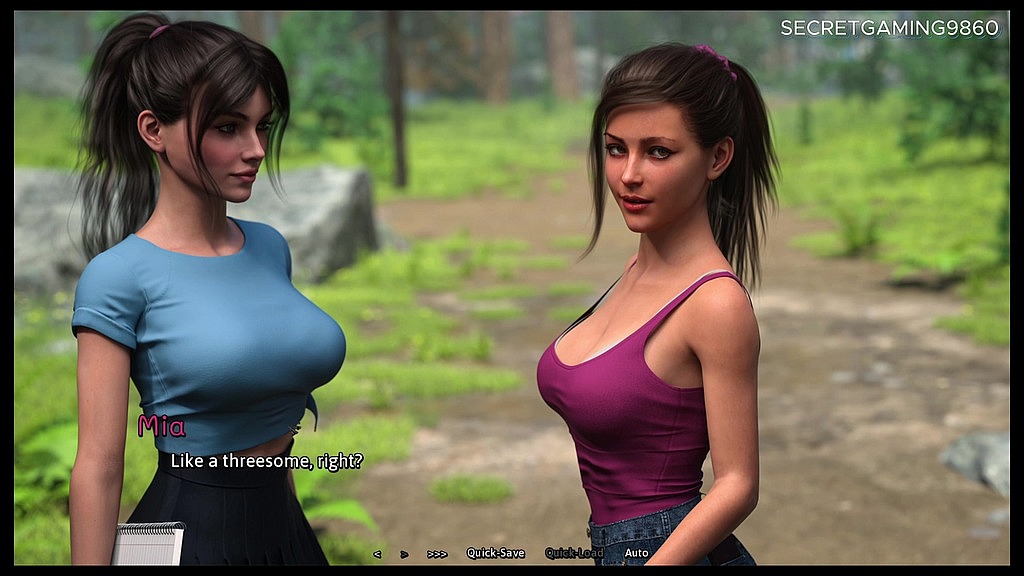1024x576 pixels.
Task: Toggle Auto dialogue advance
Action: (x=636, y=553)
